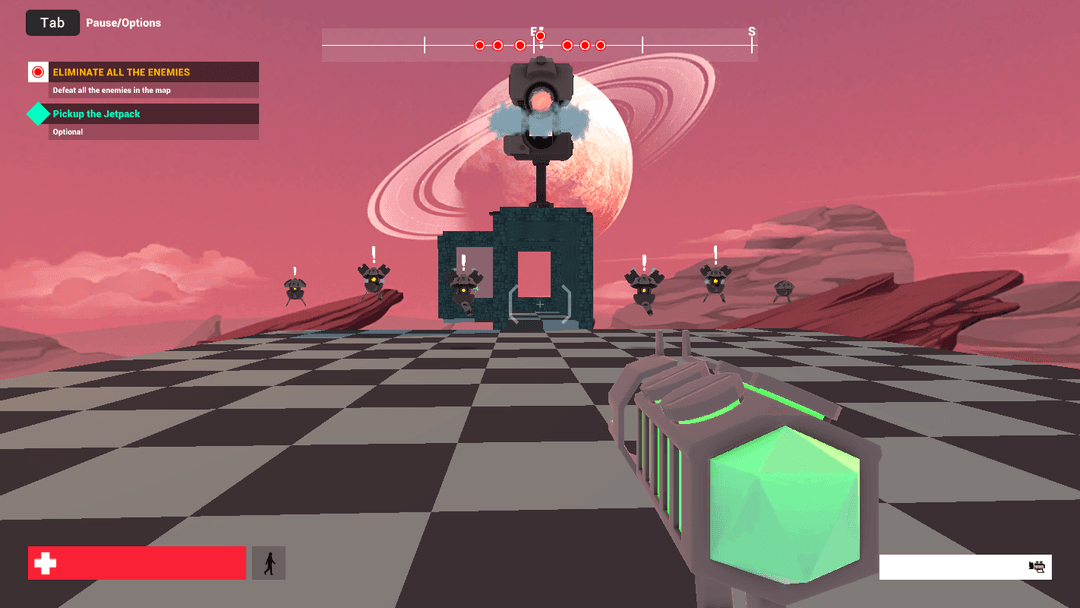Click the compass bar with enemy markers
The width and height of the screenshot is (1080, 608).
539,45
